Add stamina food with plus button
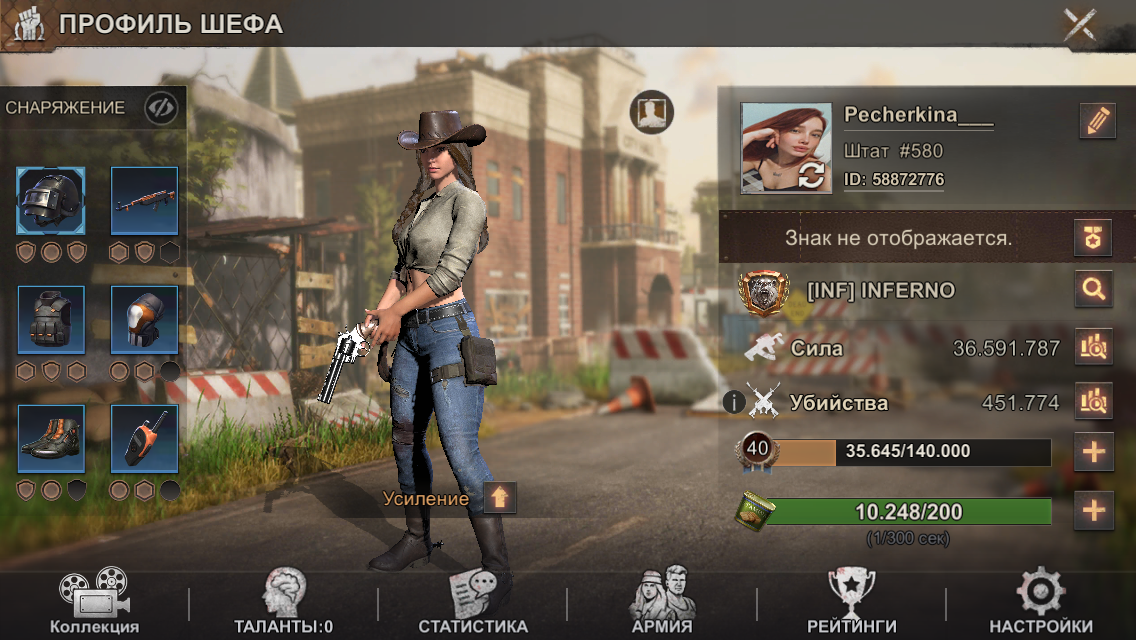1136x640 pixels. tap(1094, 512)
